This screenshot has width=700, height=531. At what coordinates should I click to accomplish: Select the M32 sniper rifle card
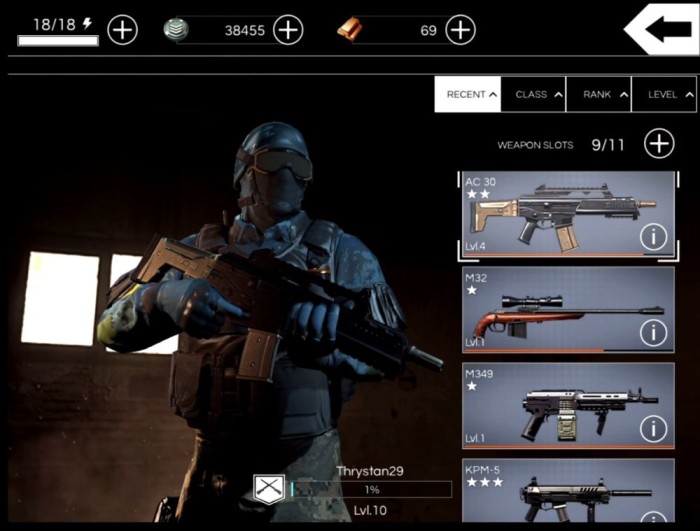click(550, 310)
